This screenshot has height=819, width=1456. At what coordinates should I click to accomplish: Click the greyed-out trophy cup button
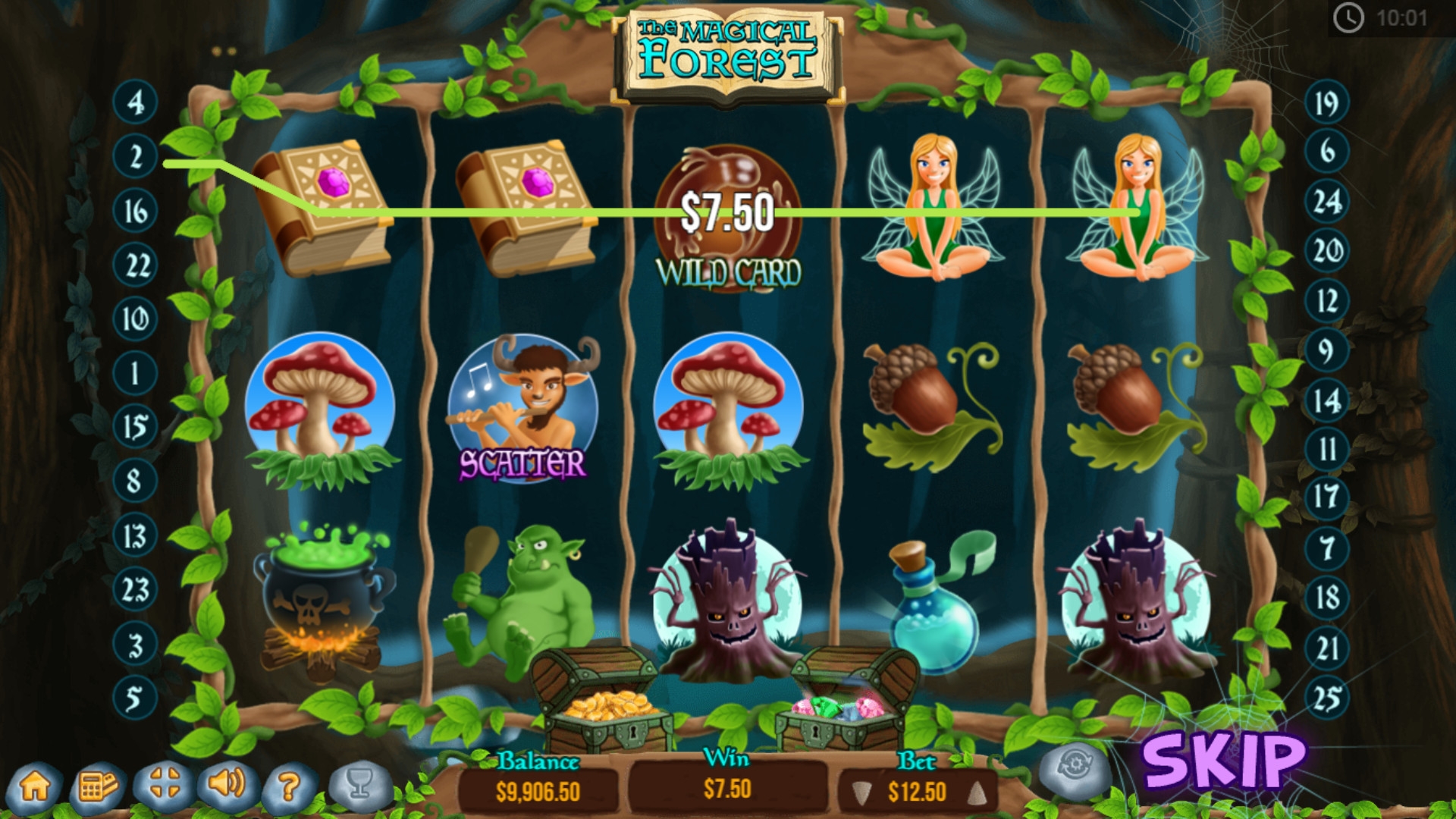[x=360, y=785]
